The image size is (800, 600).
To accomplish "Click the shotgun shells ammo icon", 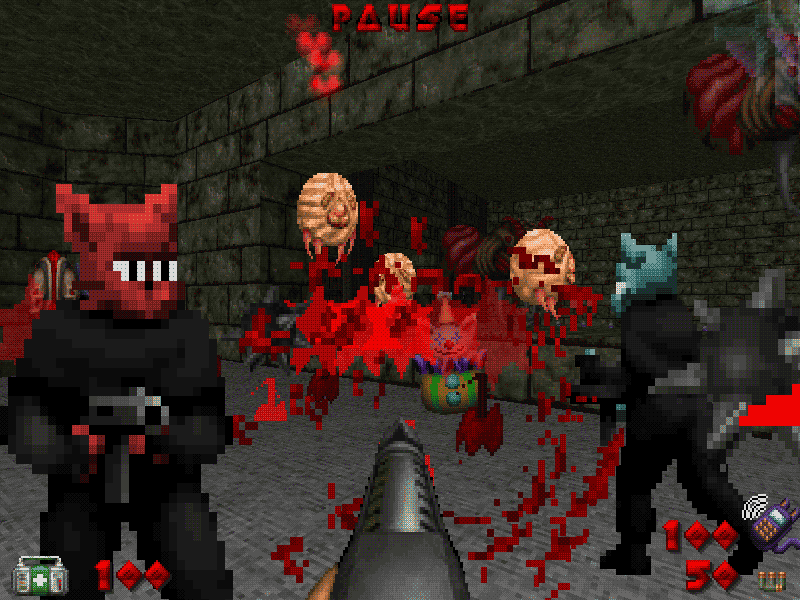I will tap(770, 578).
